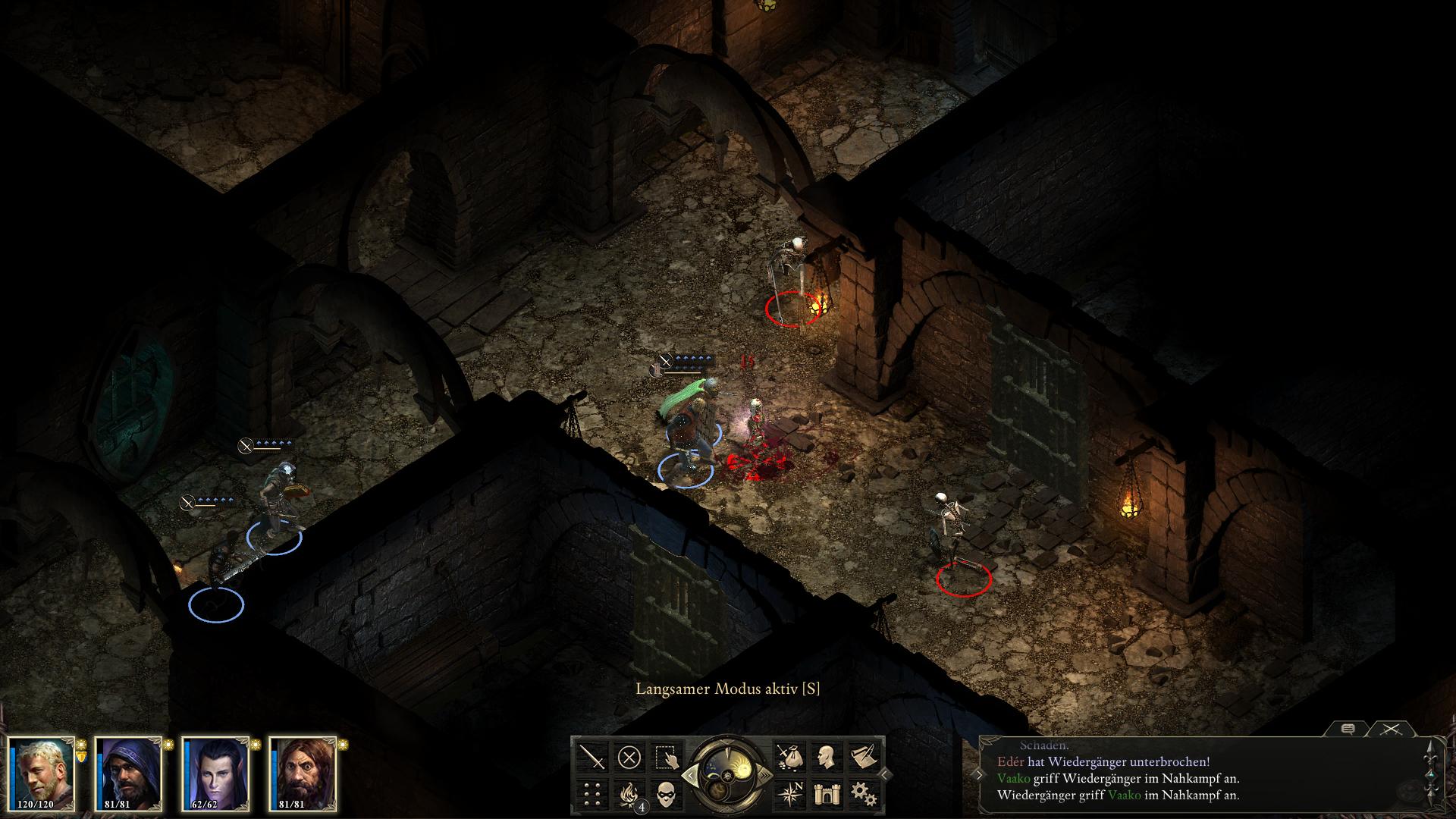The height and width of the screenshot is (819, 1456).
Task: Click the circled X cancel action button
Action: (629, 757)
